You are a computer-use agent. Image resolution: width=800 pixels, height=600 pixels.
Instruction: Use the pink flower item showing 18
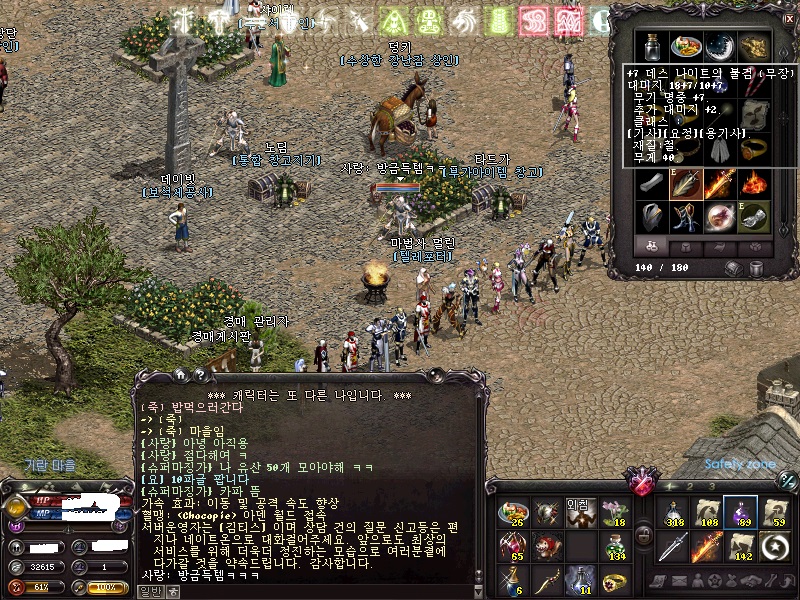tap(613, 514)
